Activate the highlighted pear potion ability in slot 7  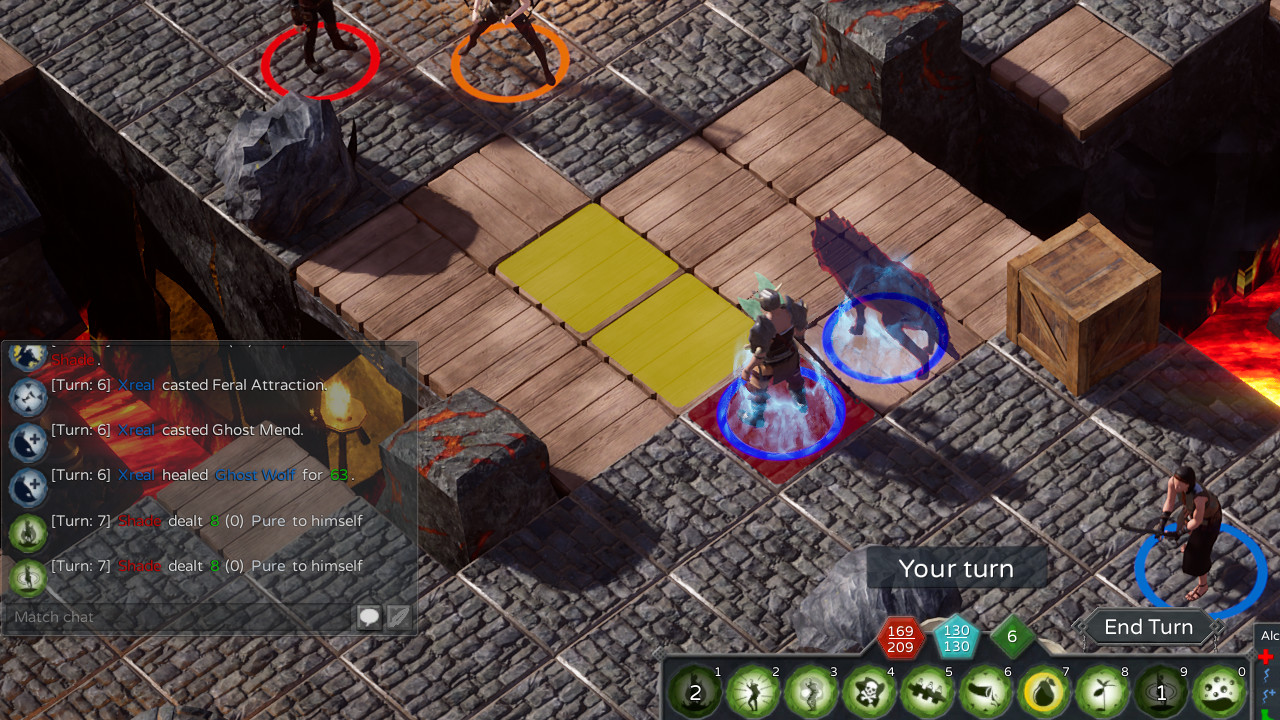tap(1043, 690)
